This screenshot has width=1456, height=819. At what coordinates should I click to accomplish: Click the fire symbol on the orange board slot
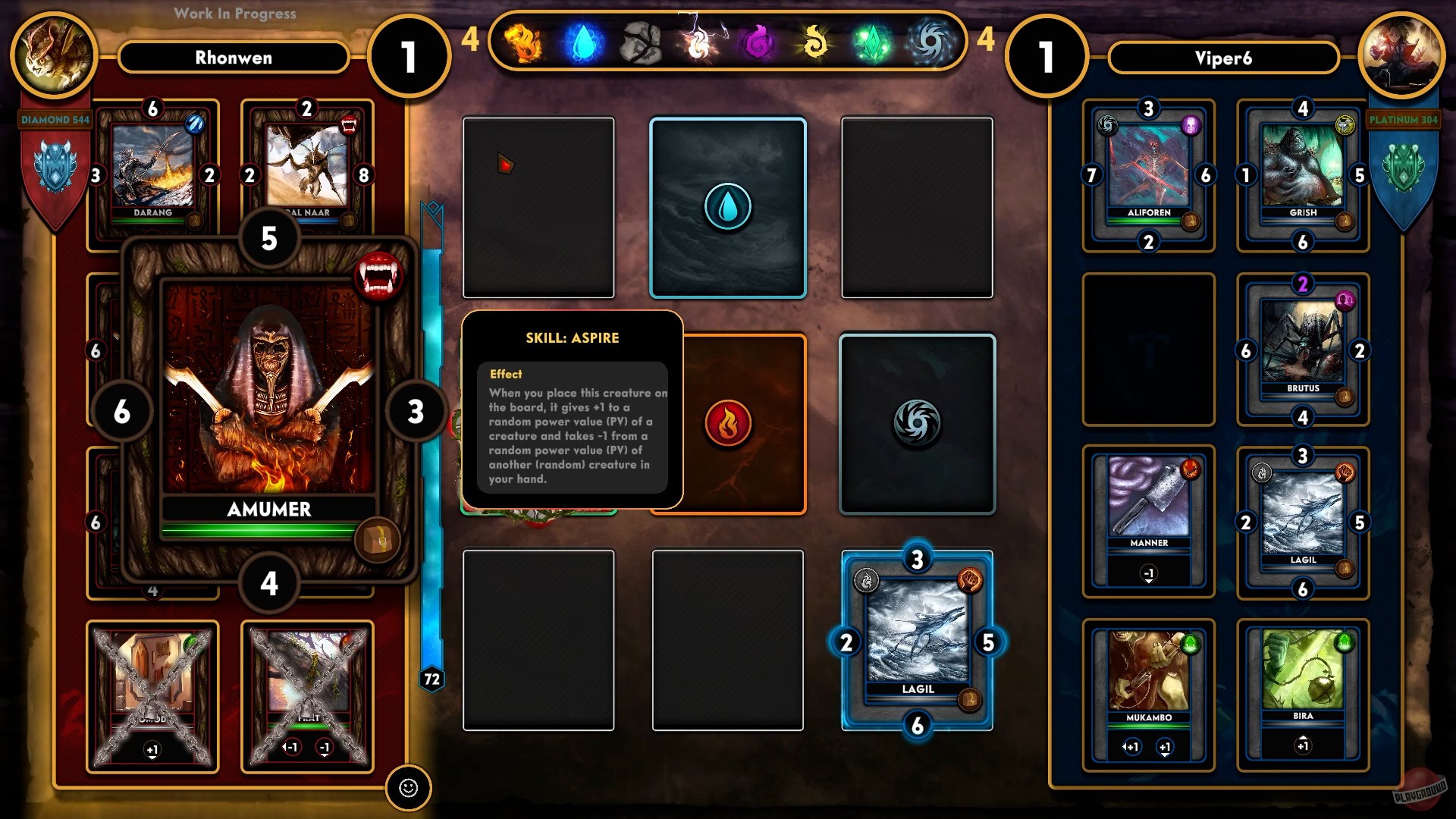coord(727,421)
